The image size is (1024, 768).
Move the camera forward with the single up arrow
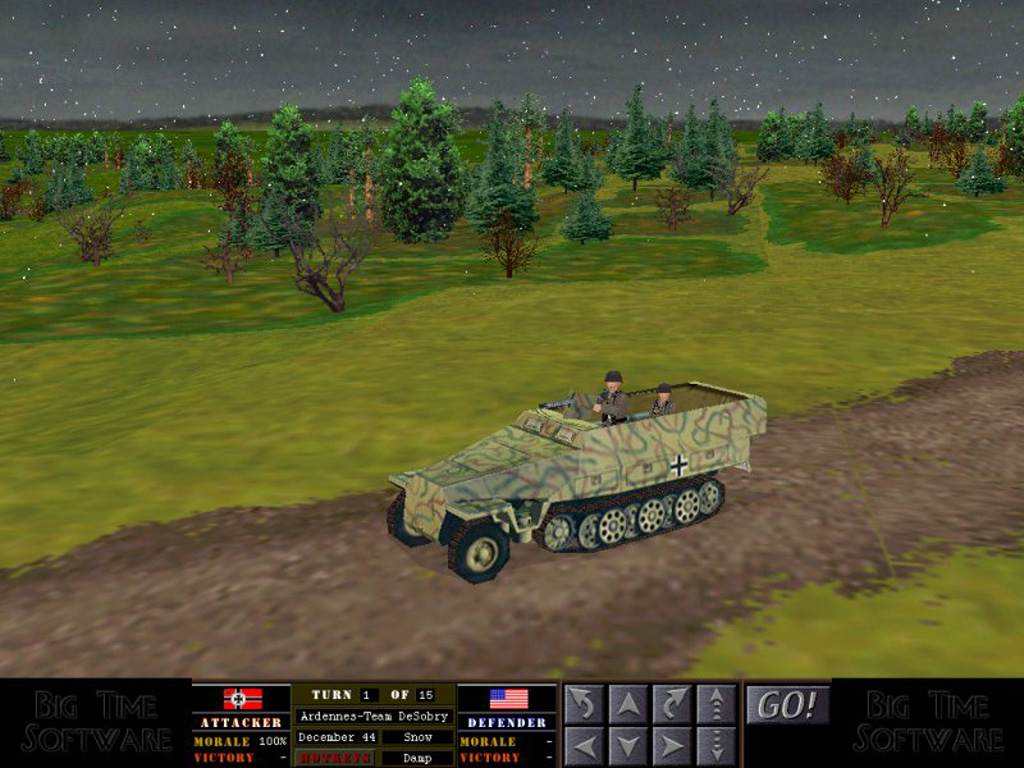click(628, 704)
